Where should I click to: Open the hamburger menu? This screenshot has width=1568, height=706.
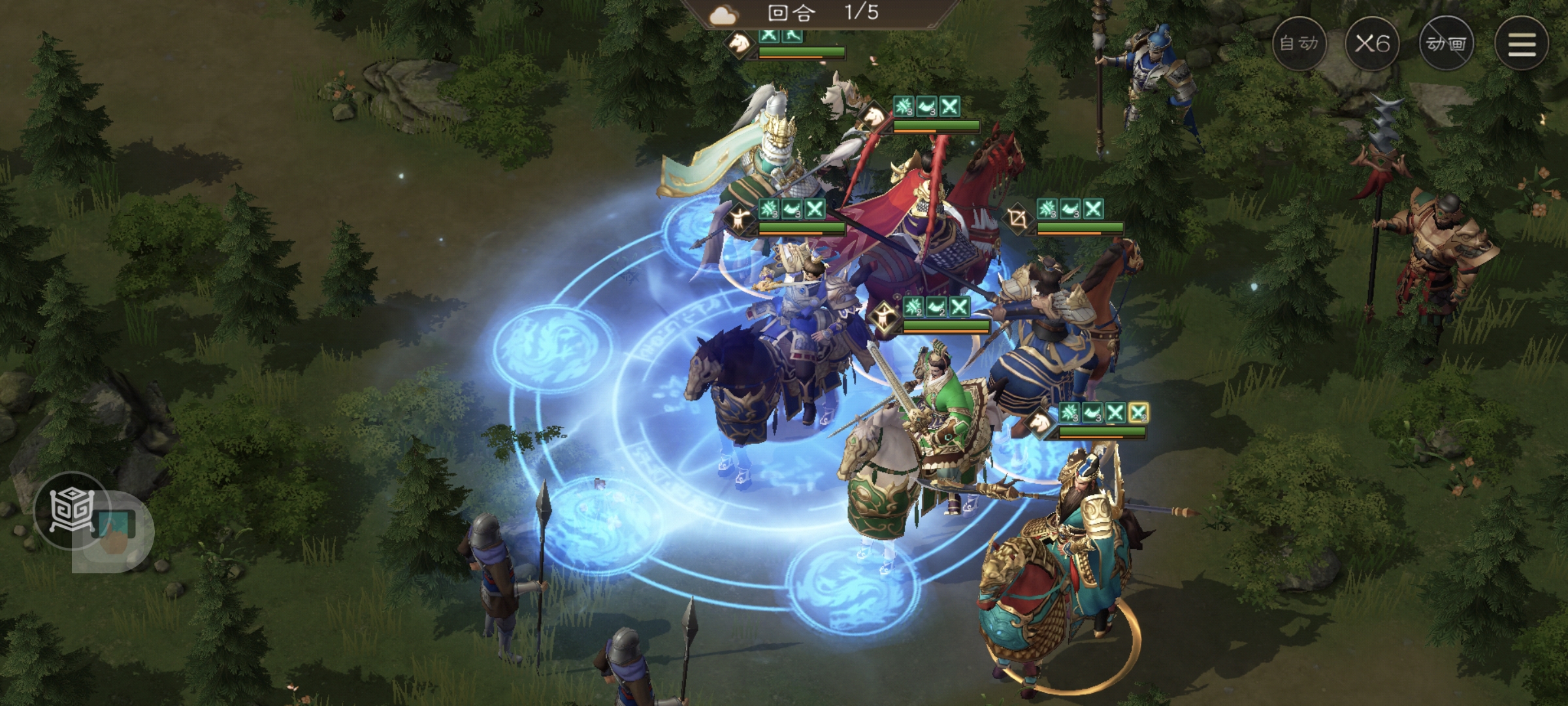[1522, 44]
